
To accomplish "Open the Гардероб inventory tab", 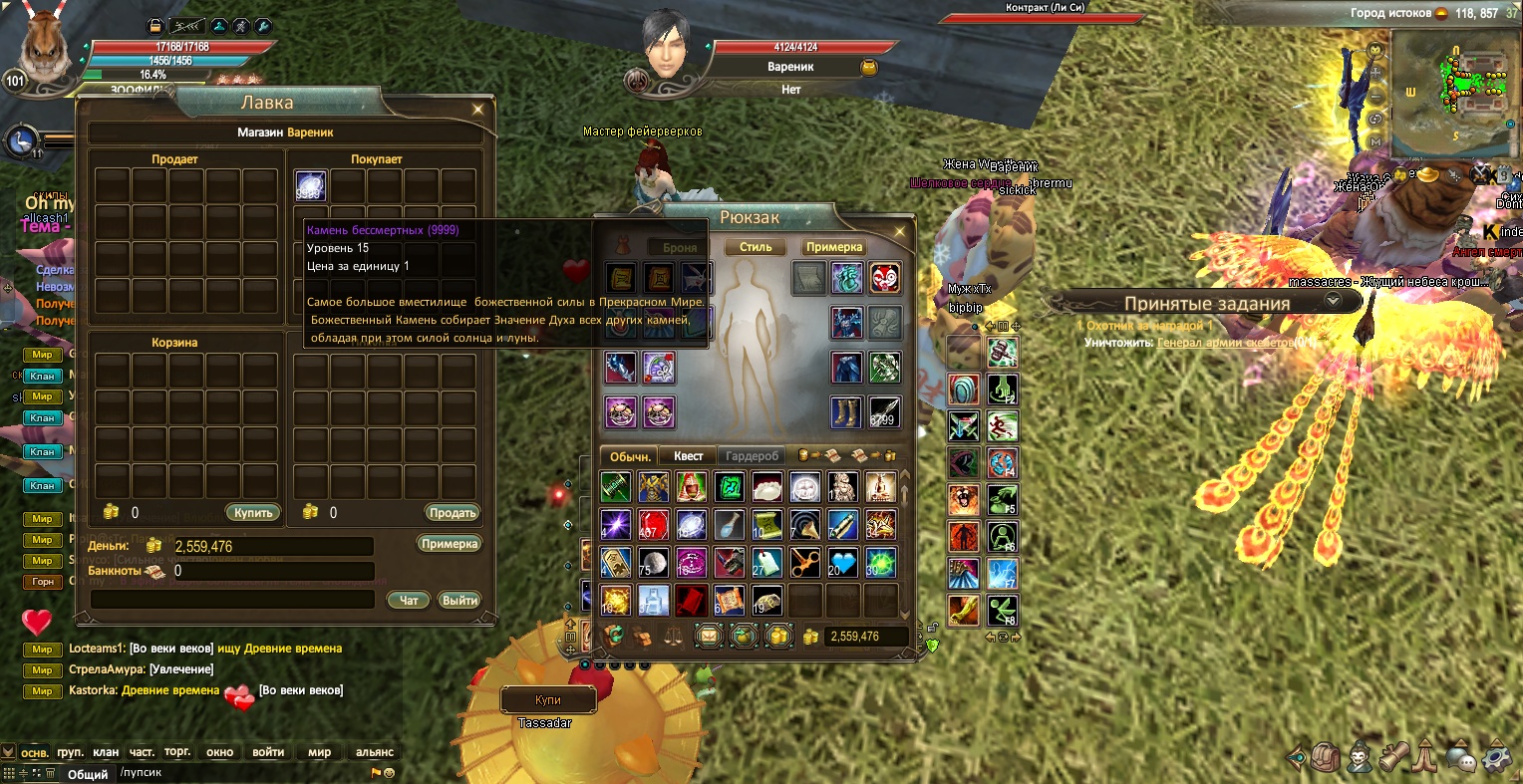I will 752,456.
